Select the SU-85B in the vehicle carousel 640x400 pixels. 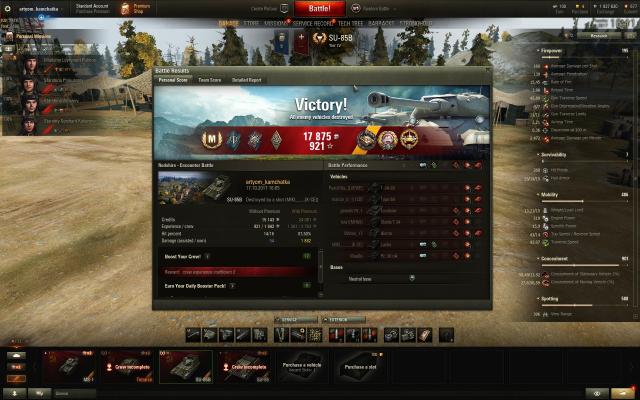(x=185, y=366)
